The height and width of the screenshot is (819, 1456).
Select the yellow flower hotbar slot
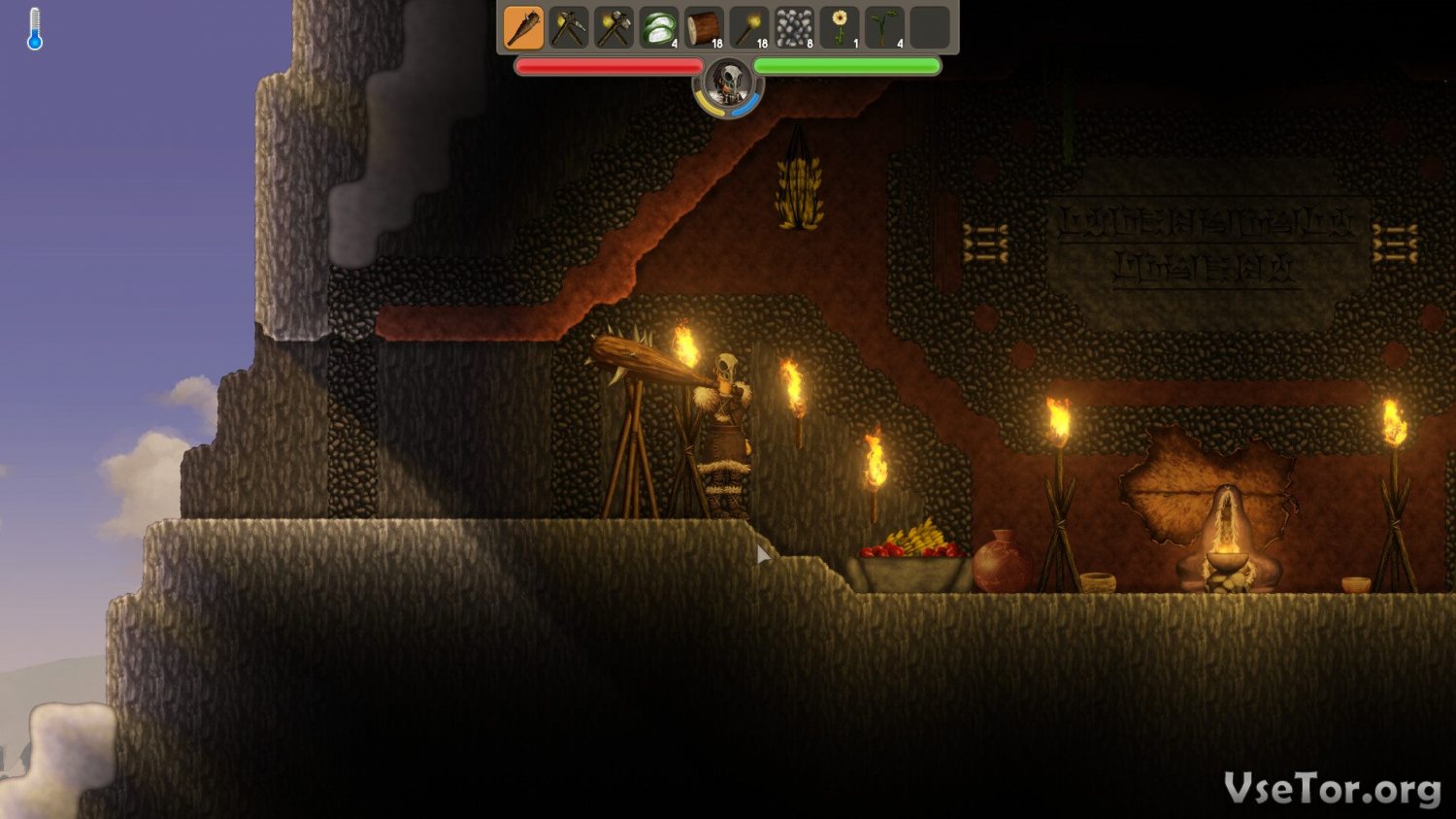(840, 27)
